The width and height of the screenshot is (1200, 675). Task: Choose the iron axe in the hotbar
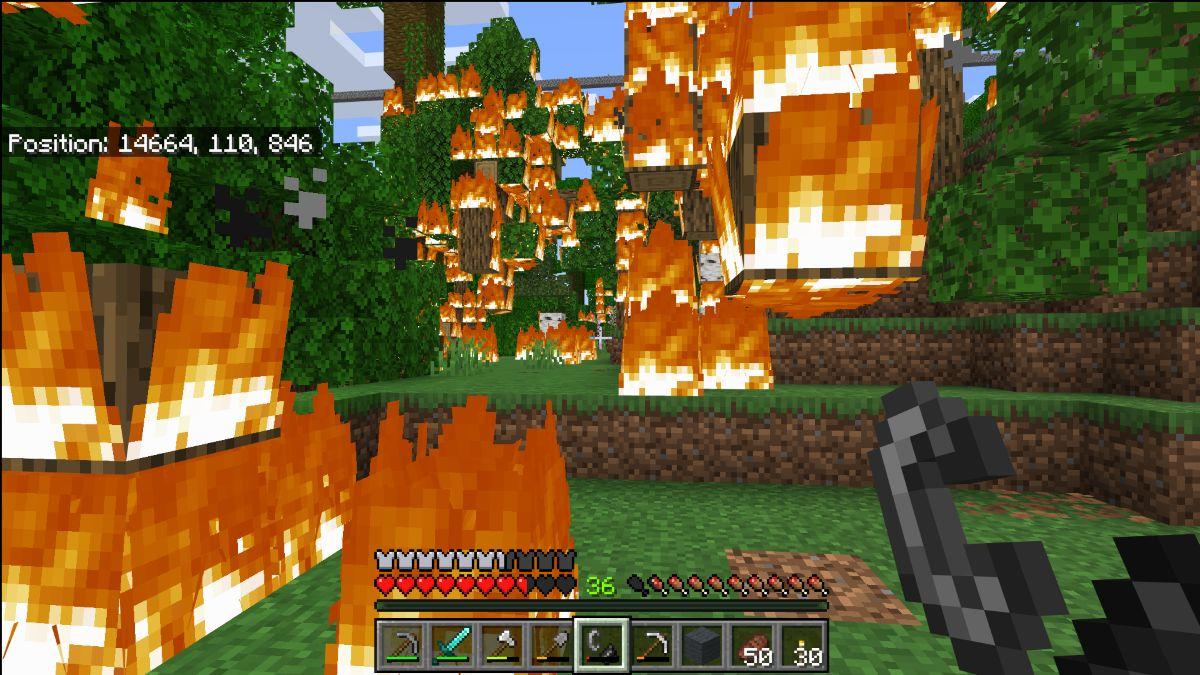coord(502,645)
